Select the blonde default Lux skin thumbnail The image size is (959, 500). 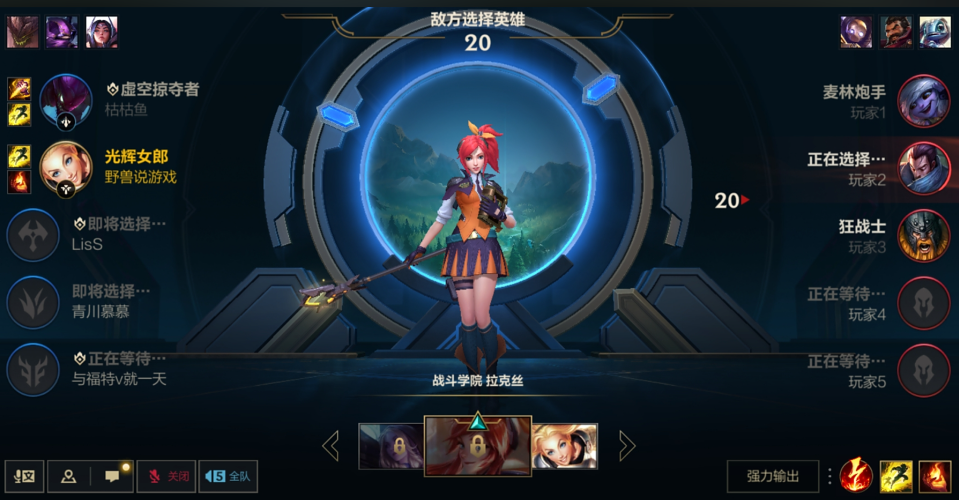point(565,446)
